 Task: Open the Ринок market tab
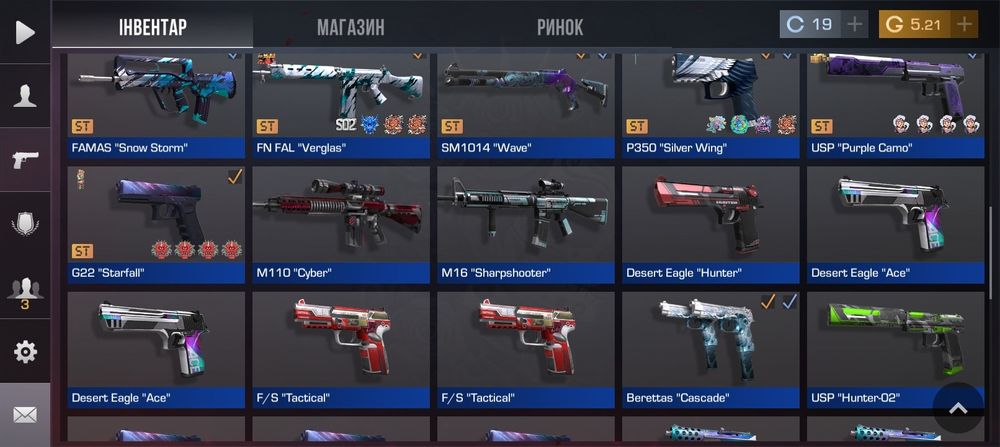pos(559,27)
